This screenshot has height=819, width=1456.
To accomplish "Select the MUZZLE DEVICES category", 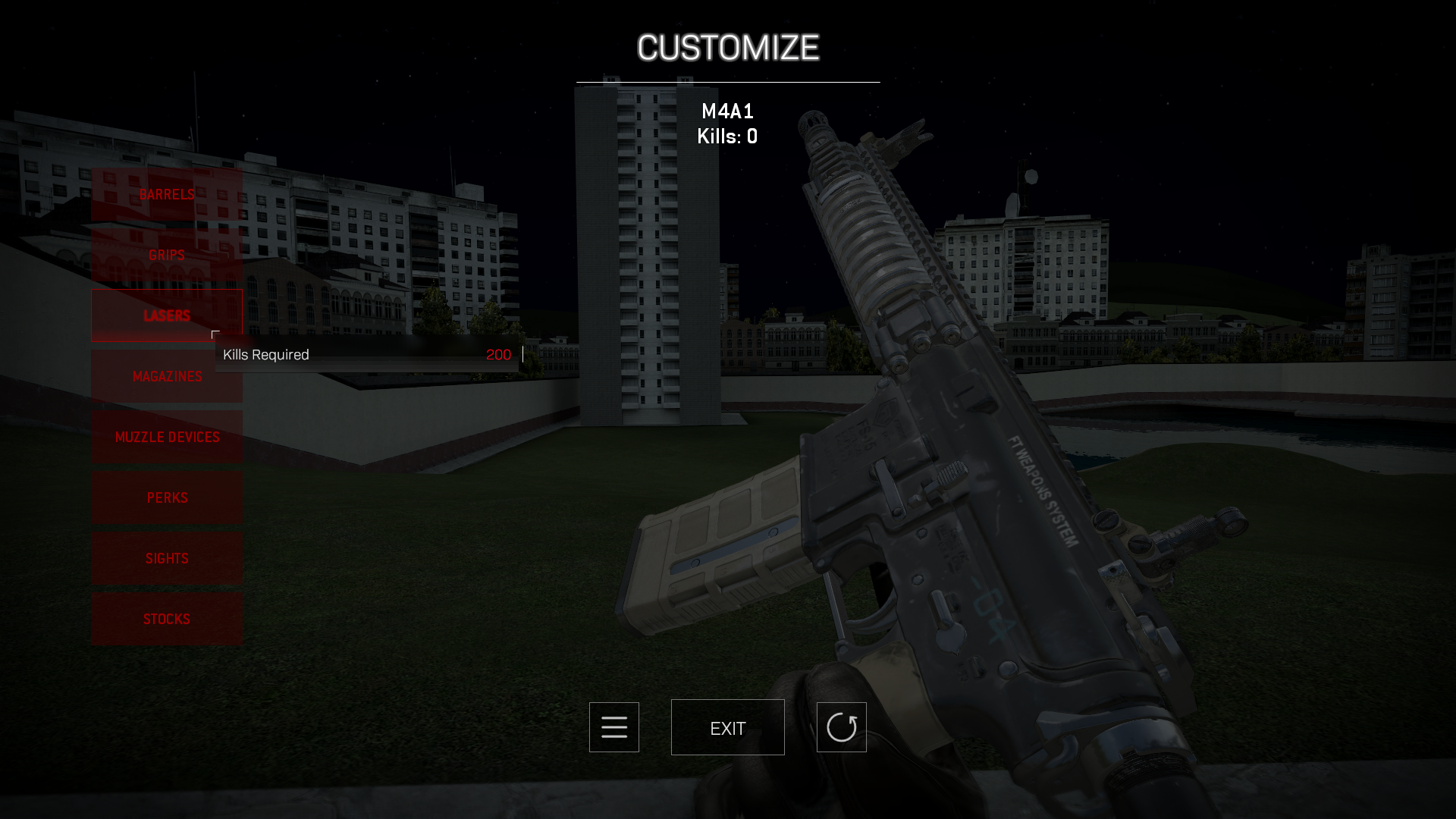I will [166, 437].
